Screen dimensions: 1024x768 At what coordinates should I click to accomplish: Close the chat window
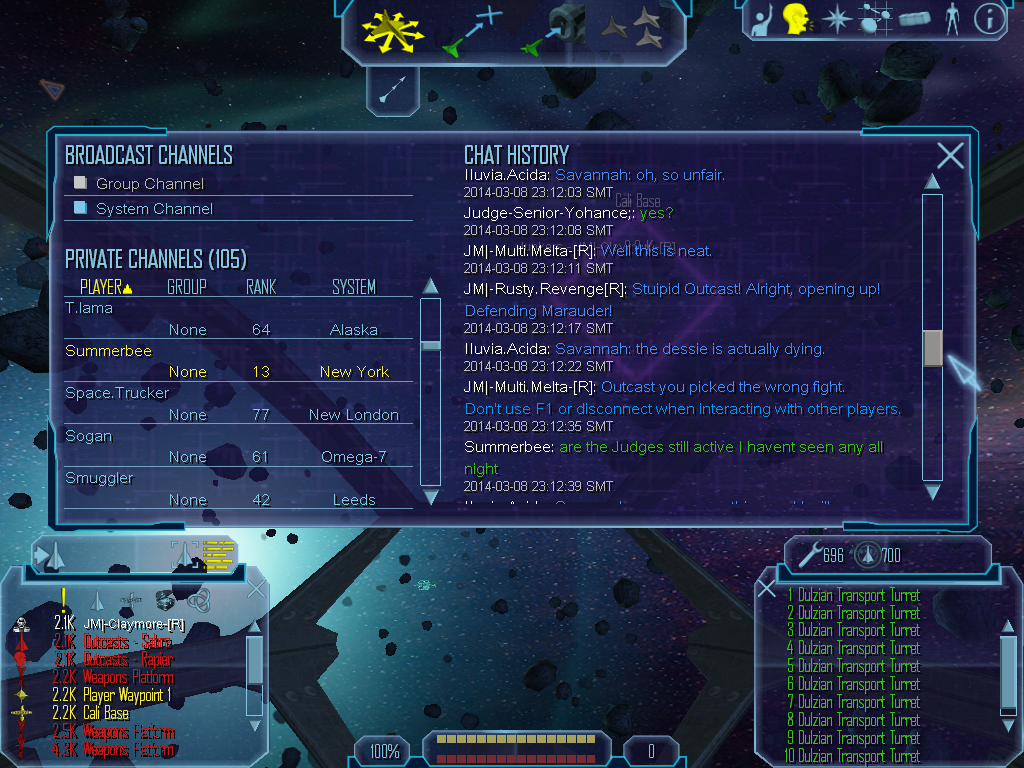pos(950,155)
